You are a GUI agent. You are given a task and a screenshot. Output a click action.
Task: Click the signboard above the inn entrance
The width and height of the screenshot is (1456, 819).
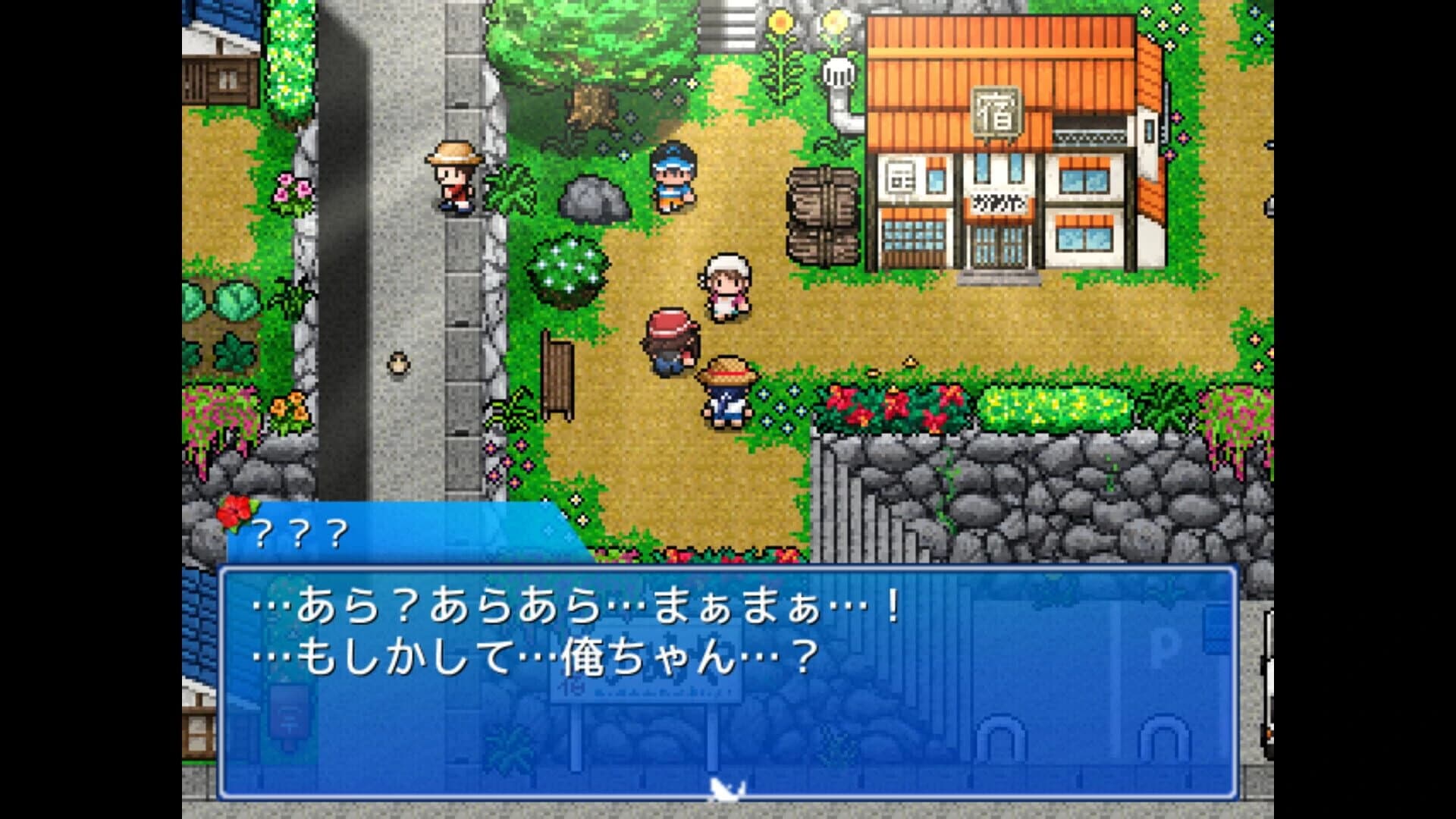999,203
